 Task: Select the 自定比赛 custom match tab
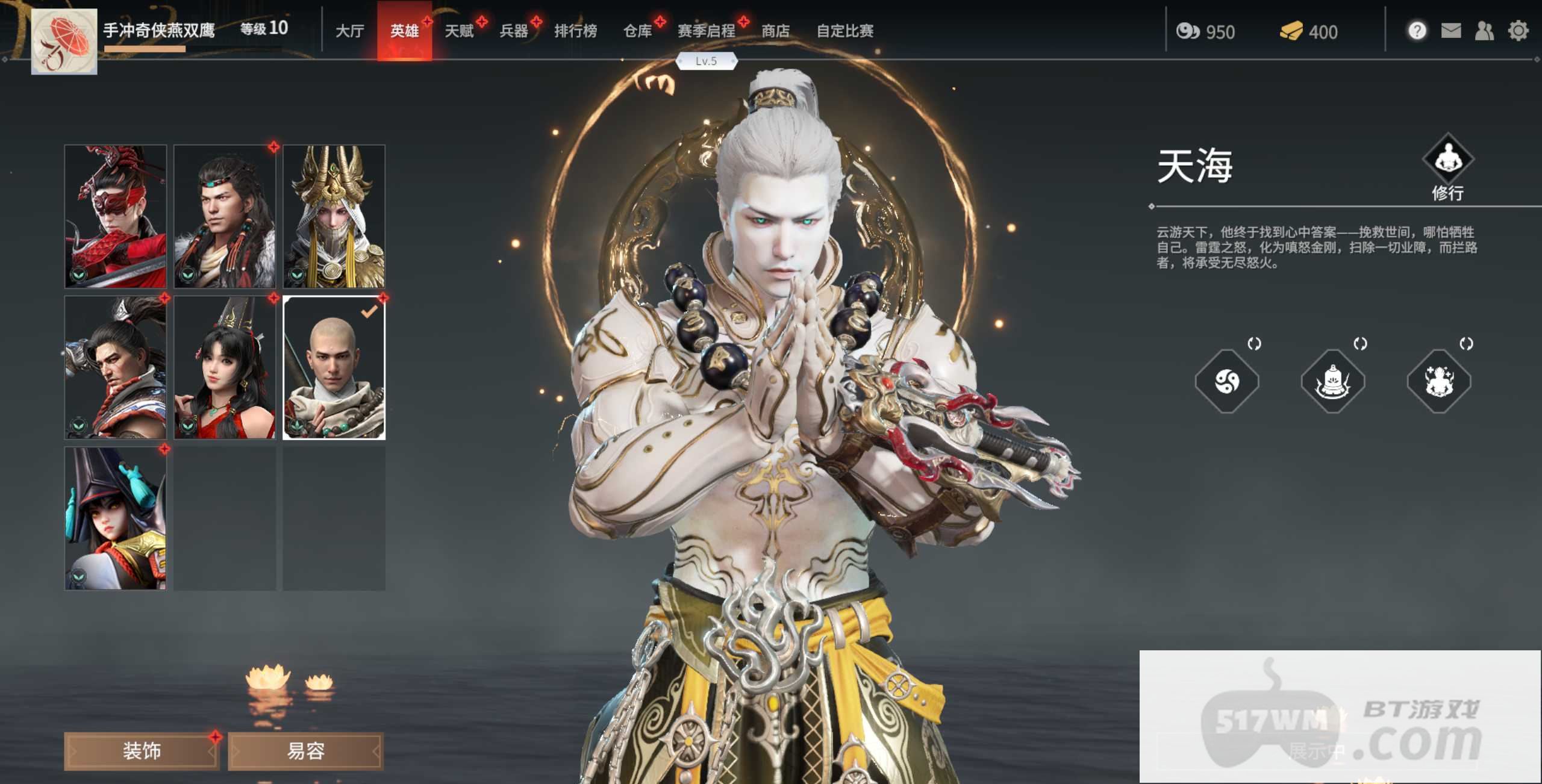tap(844, 31)
